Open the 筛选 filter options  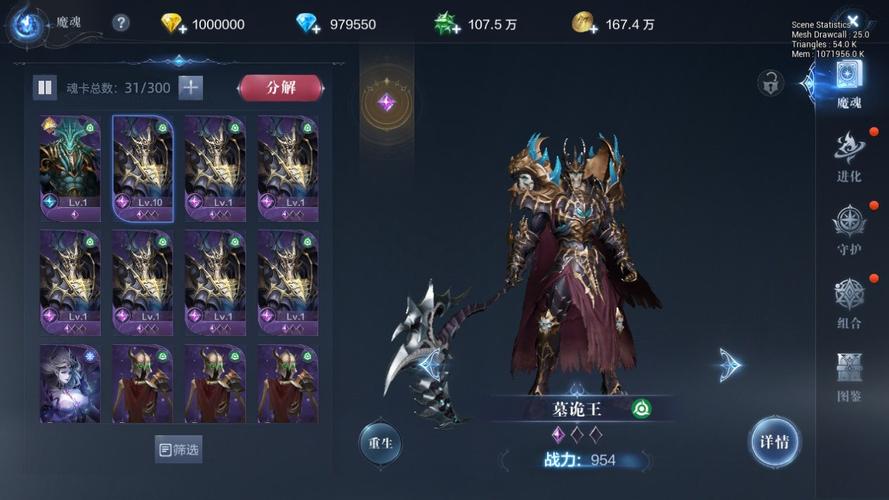pos(179,449)
